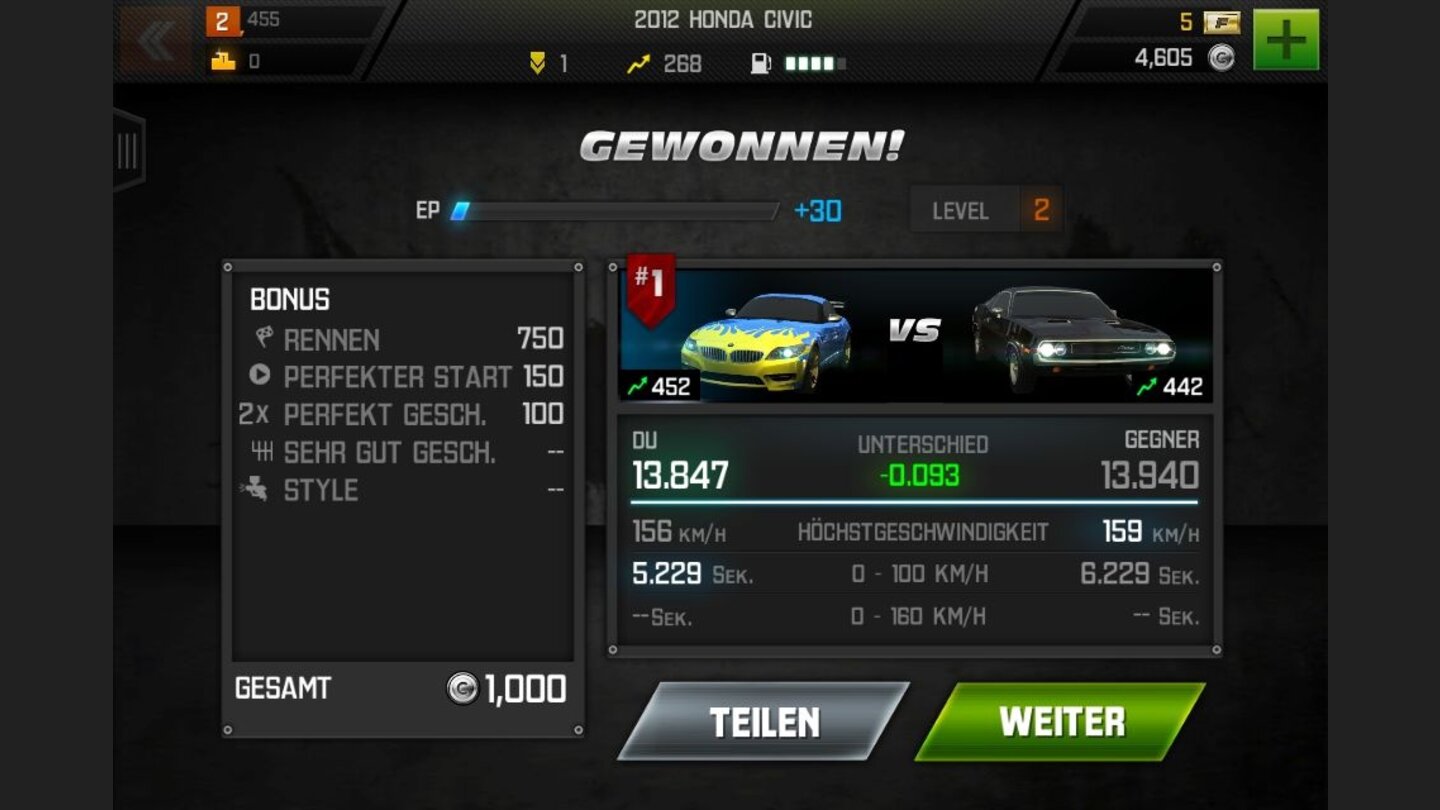Click the fuel pump gauge icon
This screenshot has height=810, width=1440.
[x=762, y=63]
